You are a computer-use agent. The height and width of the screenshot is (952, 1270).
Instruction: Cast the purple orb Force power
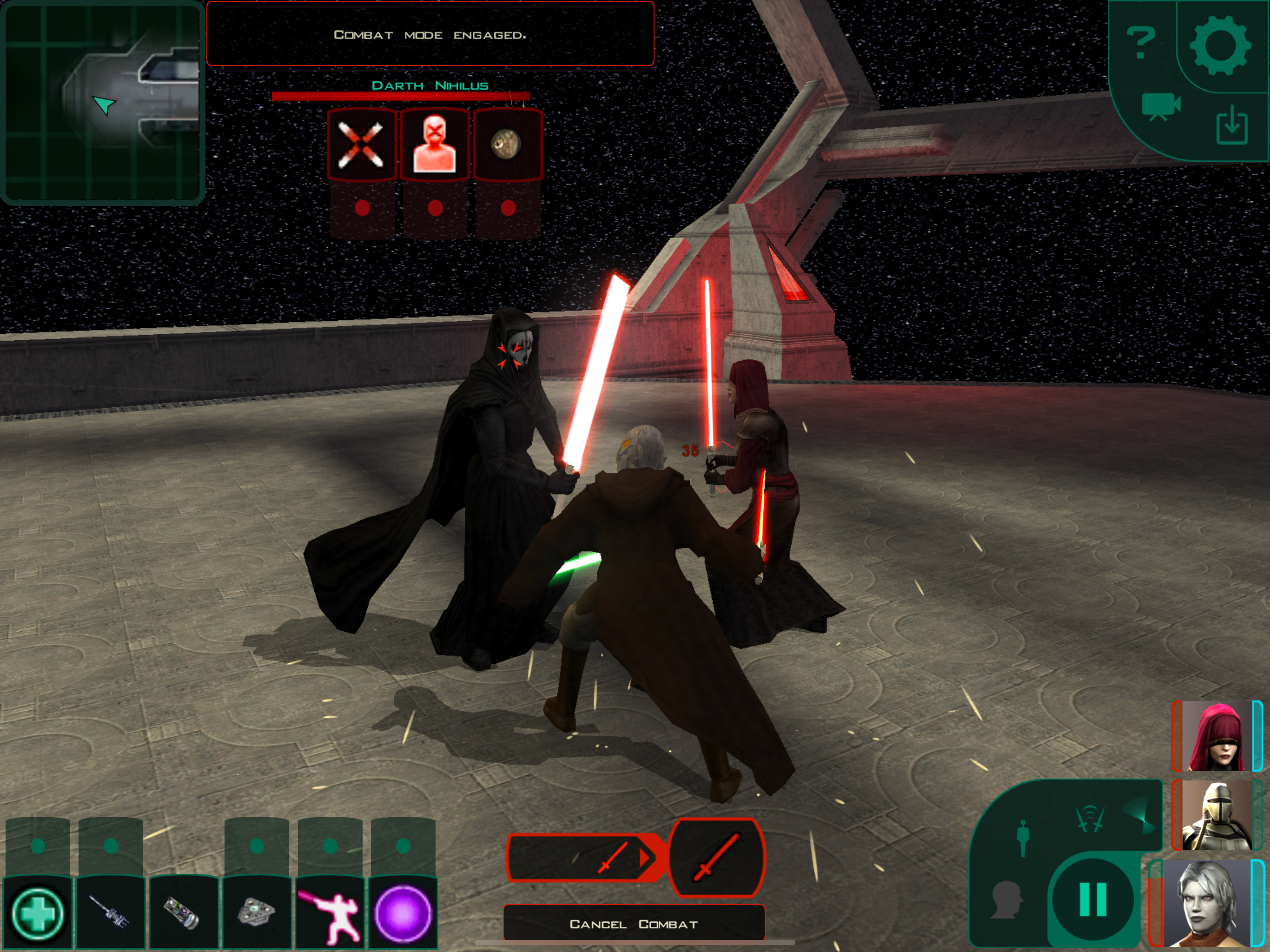tap(403, 913)
